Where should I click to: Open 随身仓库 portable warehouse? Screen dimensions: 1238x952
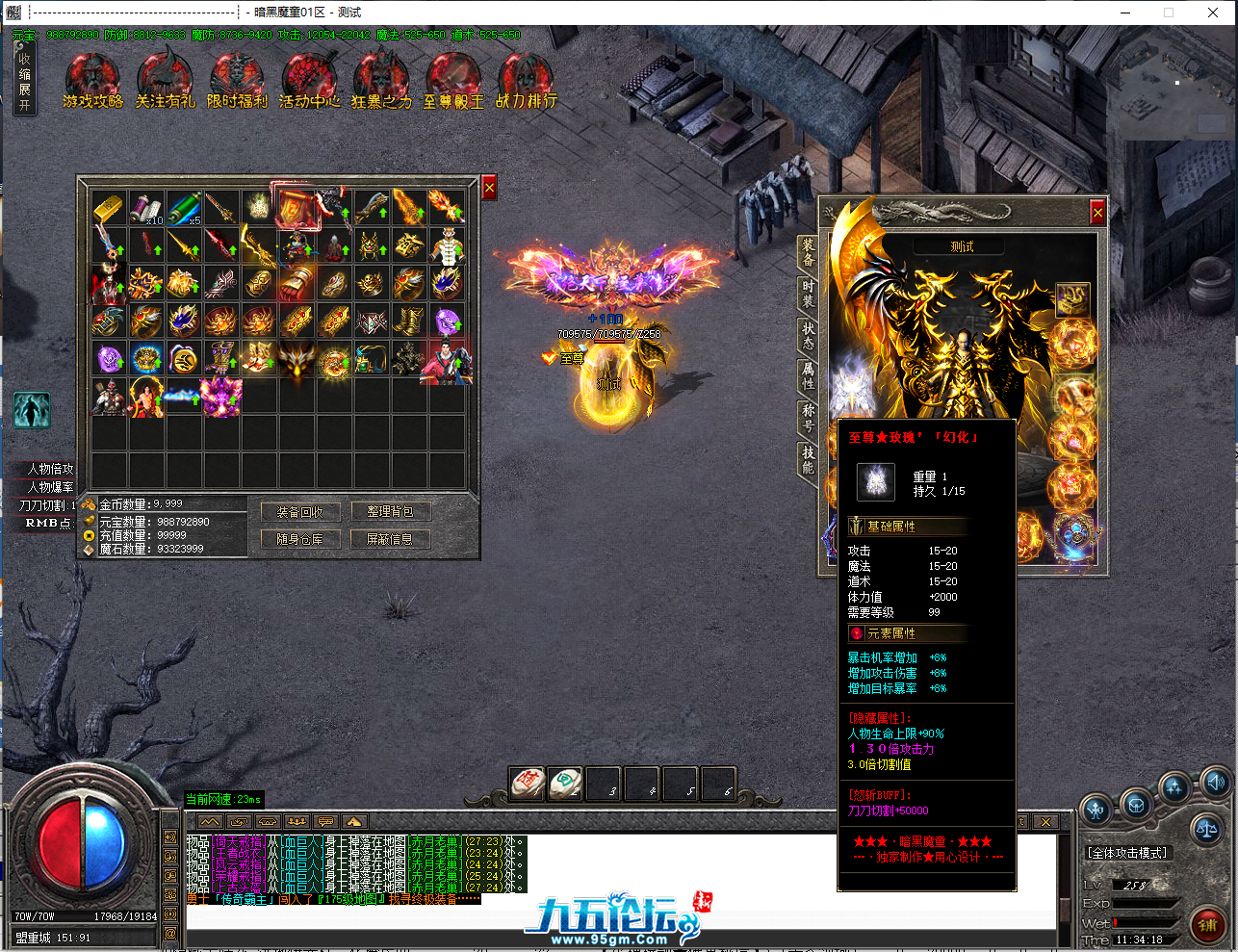click(x=300, y=539)
